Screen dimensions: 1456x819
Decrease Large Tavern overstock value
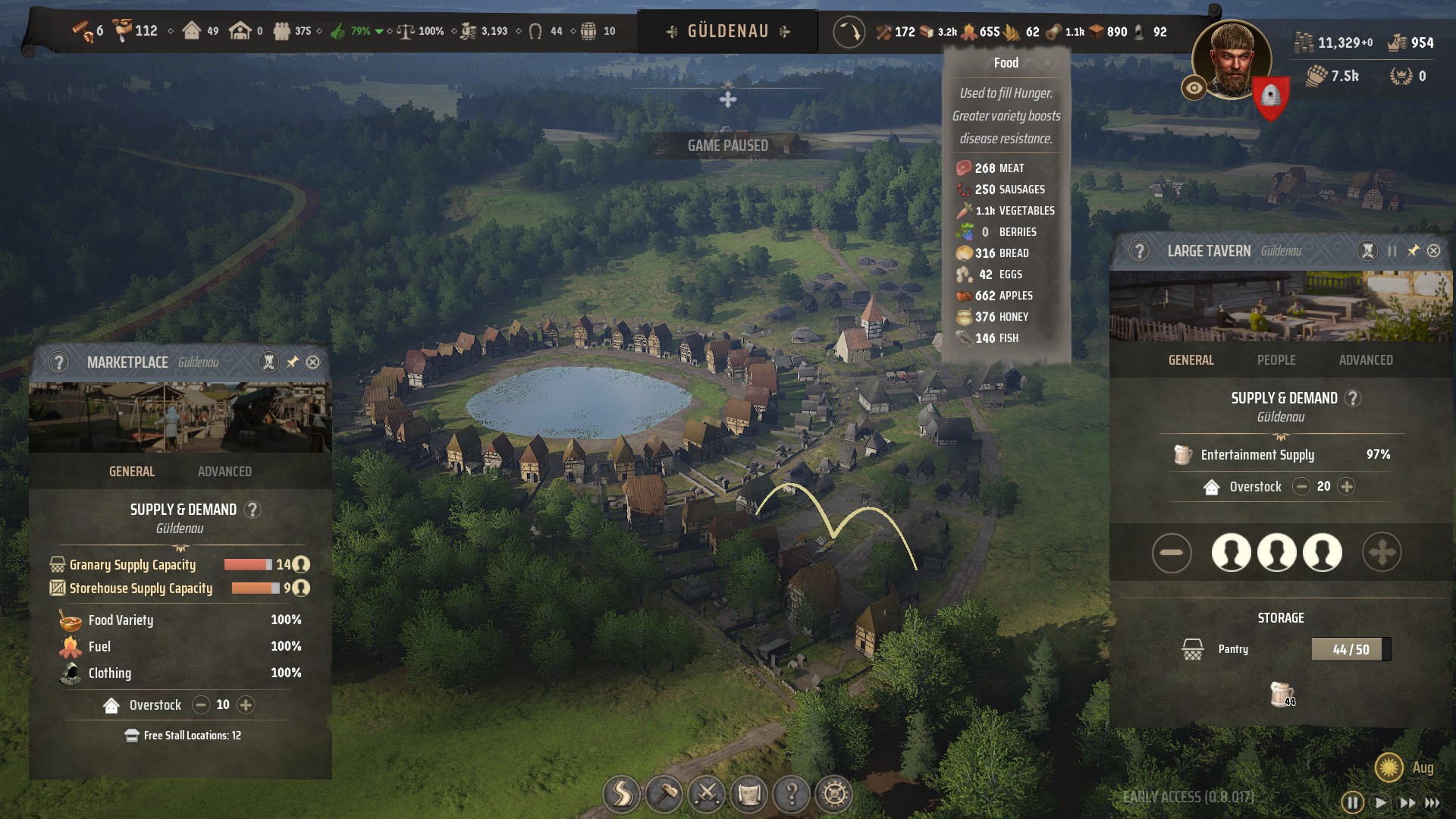point(1301,487)
